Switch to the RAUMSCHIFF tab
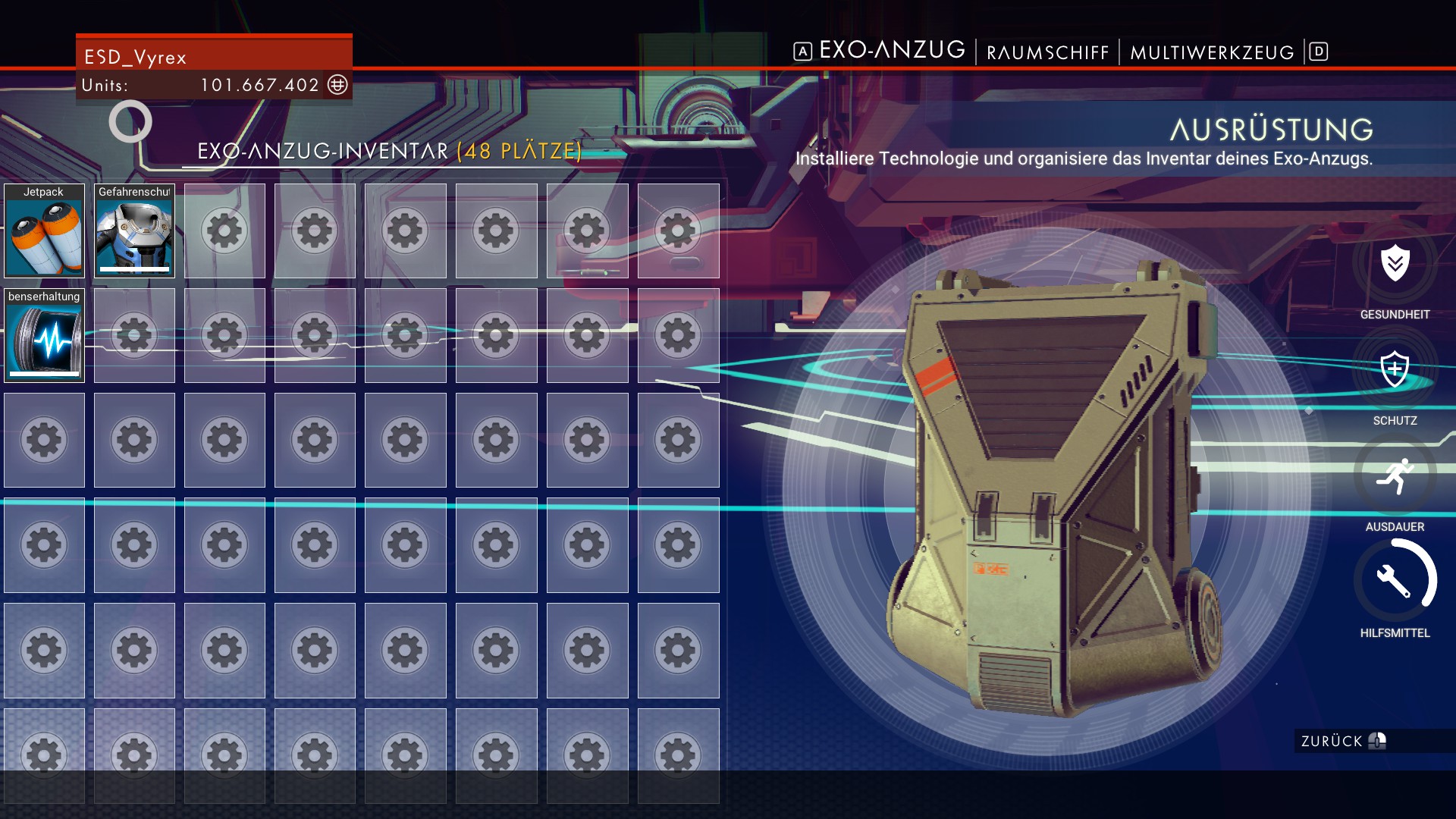 (x=1047, y=52)
